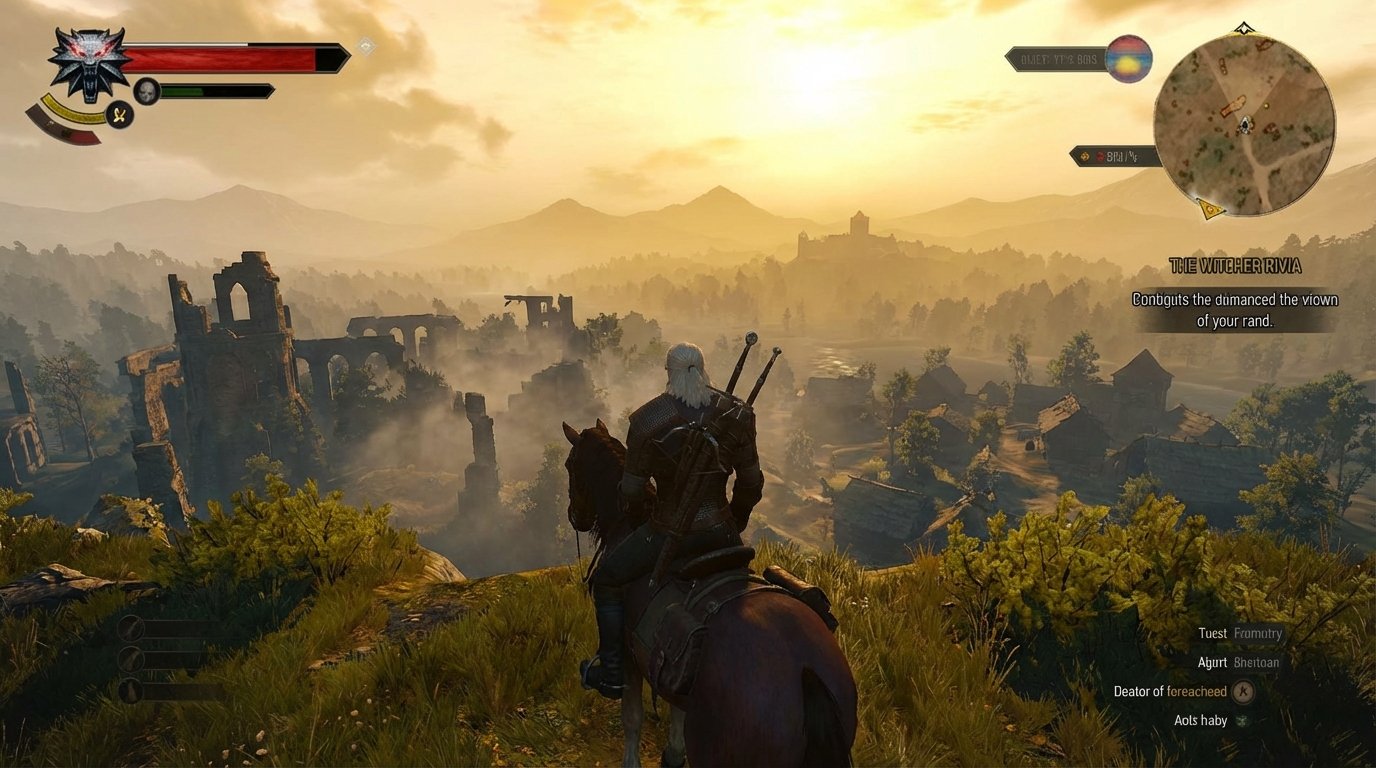The height and width of the screenshot is (768, 1376).
Task: Expand the north compass arrow above the minimap
Action: (x=1243, y=28)
